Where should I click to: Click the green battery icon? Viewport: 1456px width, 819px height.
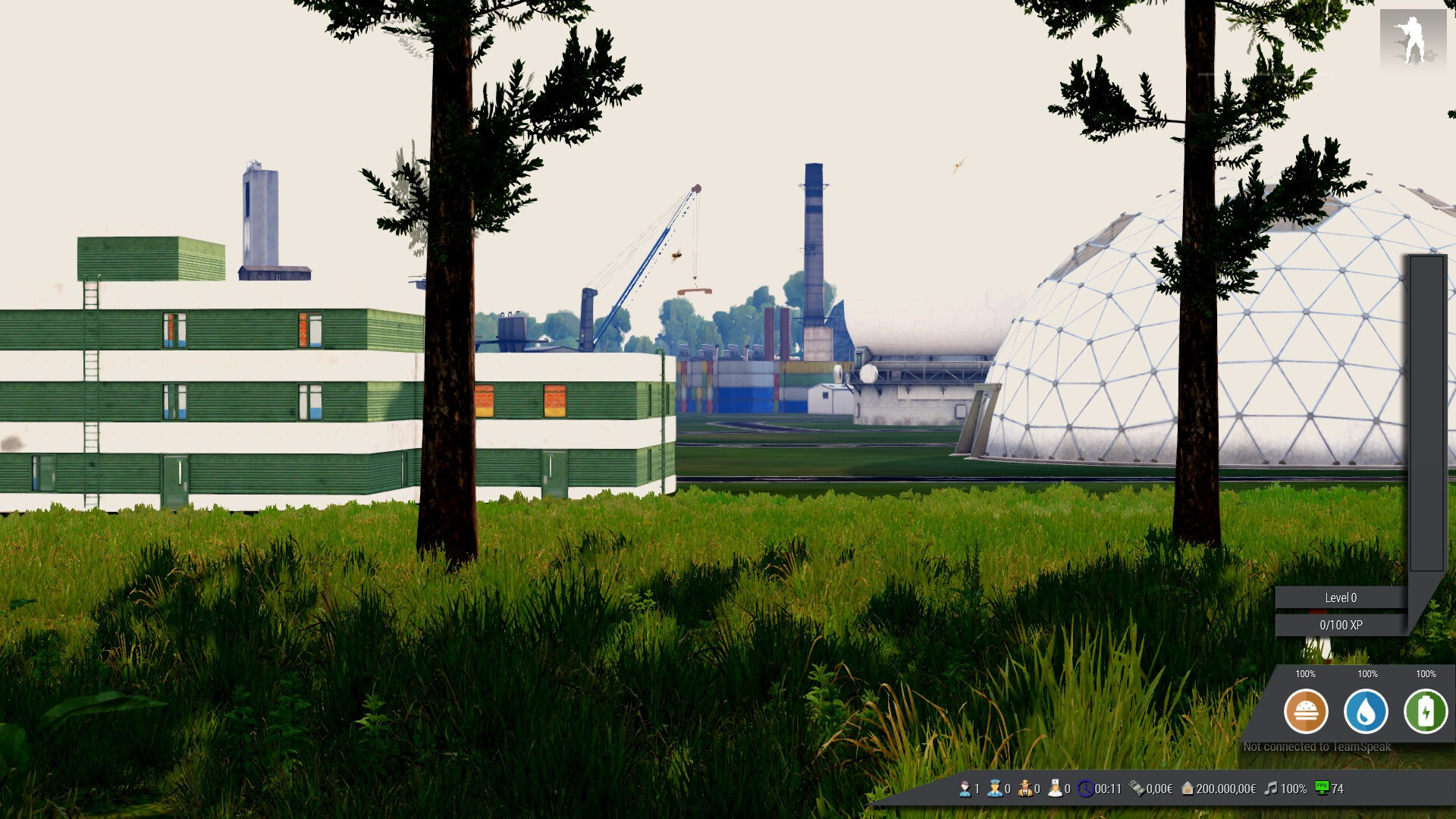tap(1425, 711)
